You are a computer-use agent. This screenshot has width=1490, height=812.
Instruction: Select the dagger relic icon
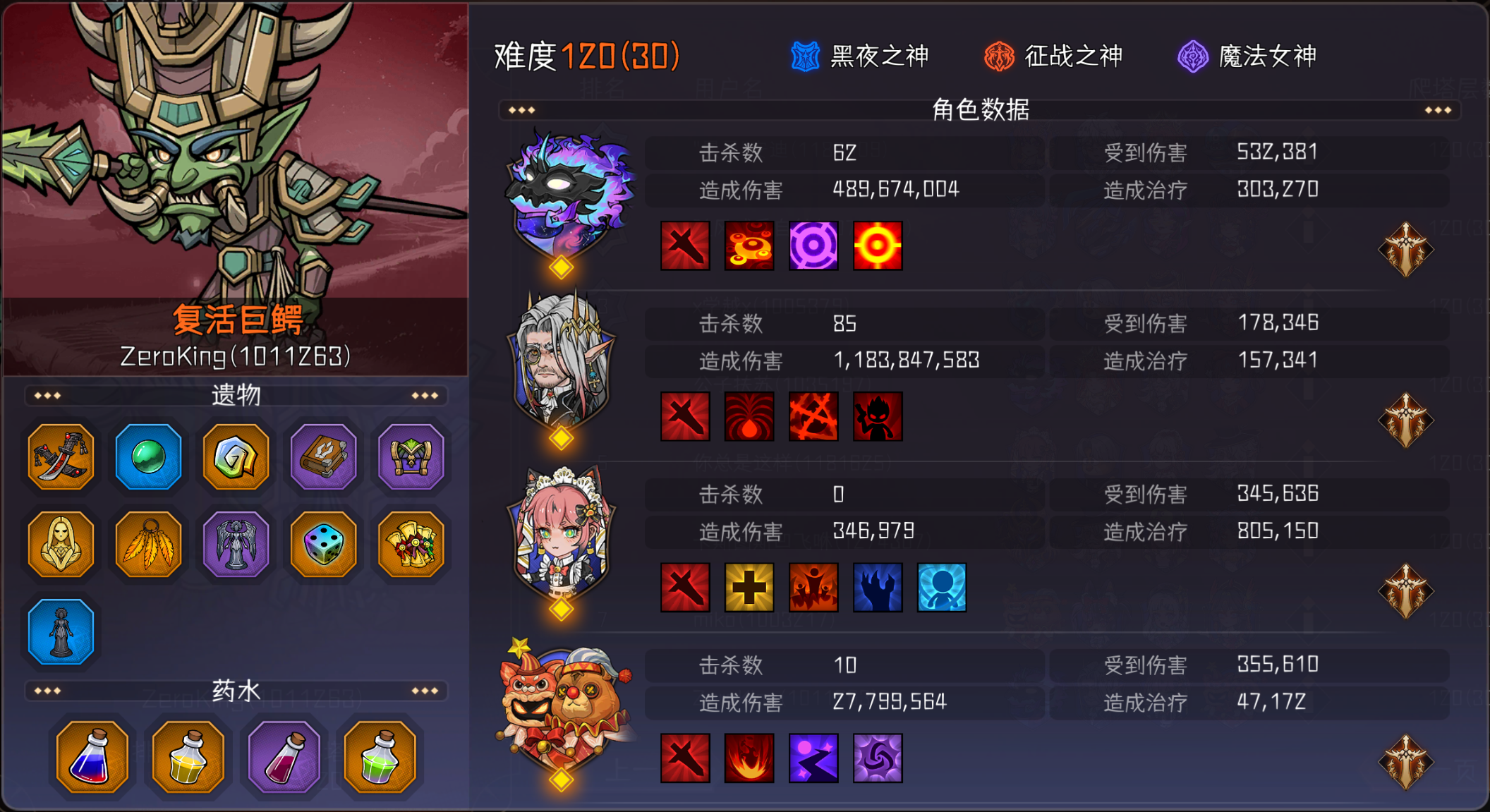(60, 457)
